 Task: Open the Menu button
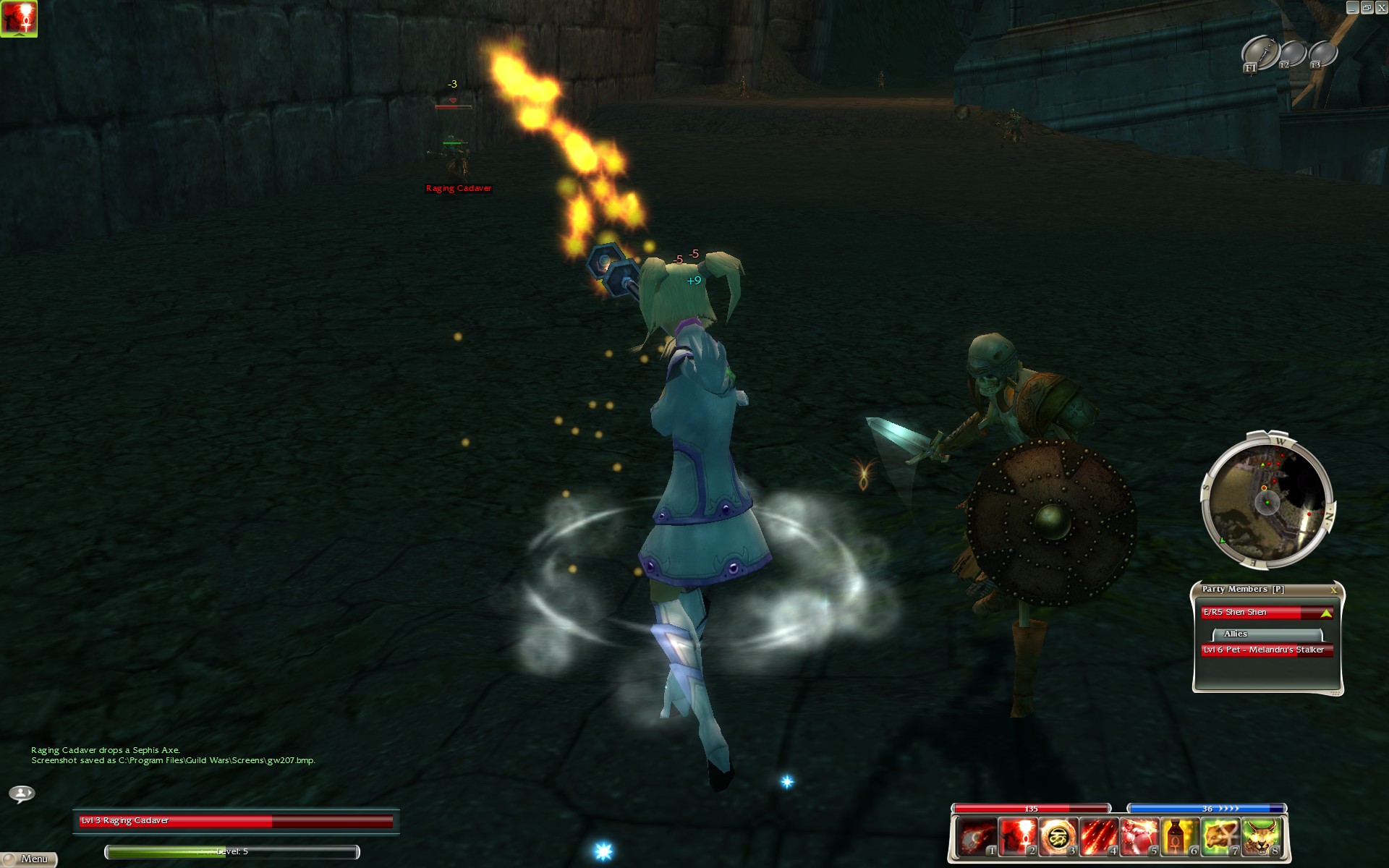tap(29, 859)
